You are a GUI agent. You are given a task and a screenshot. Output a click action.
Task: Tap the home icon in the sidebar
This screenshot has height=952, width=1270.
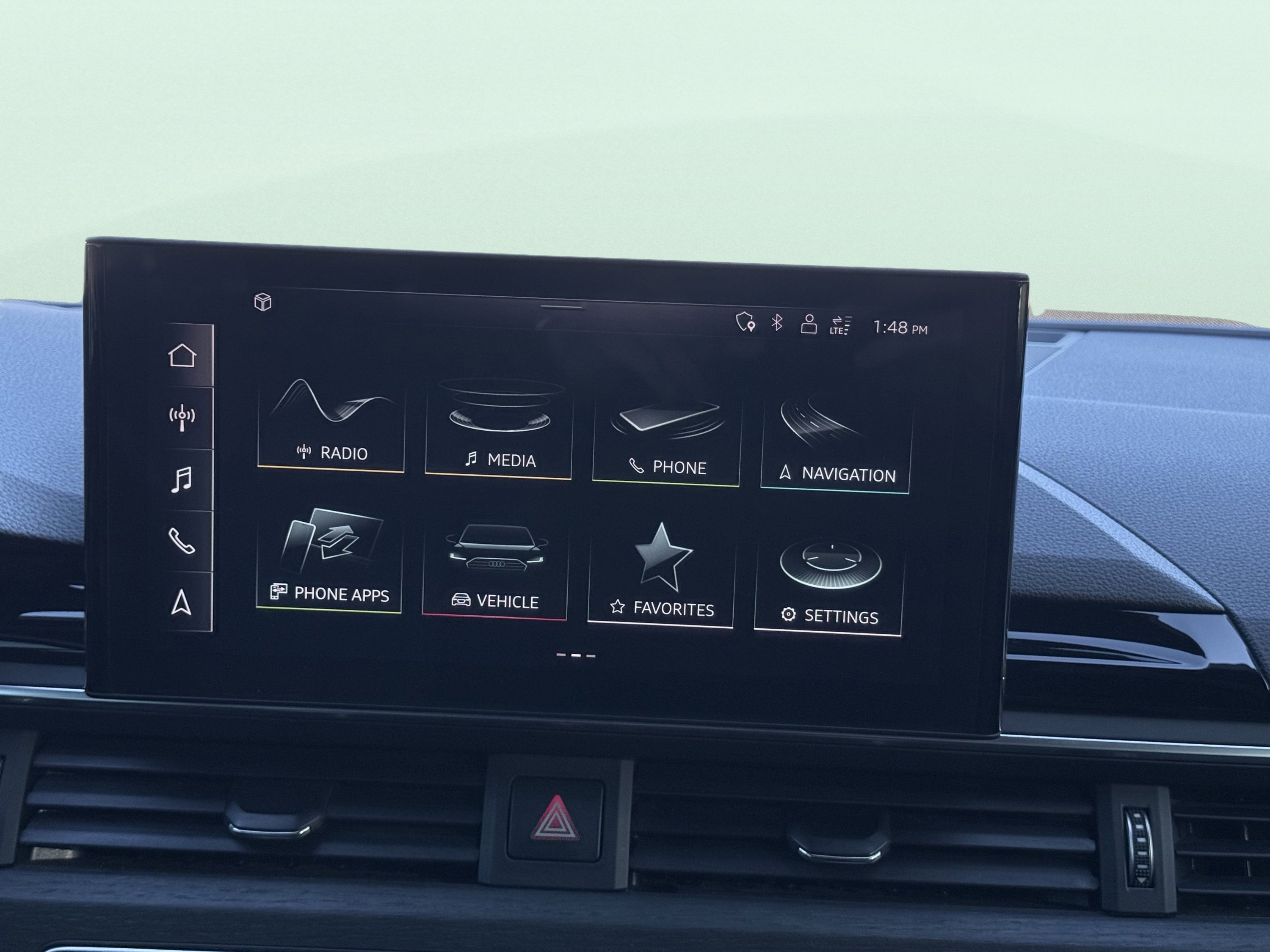[182, 356]
